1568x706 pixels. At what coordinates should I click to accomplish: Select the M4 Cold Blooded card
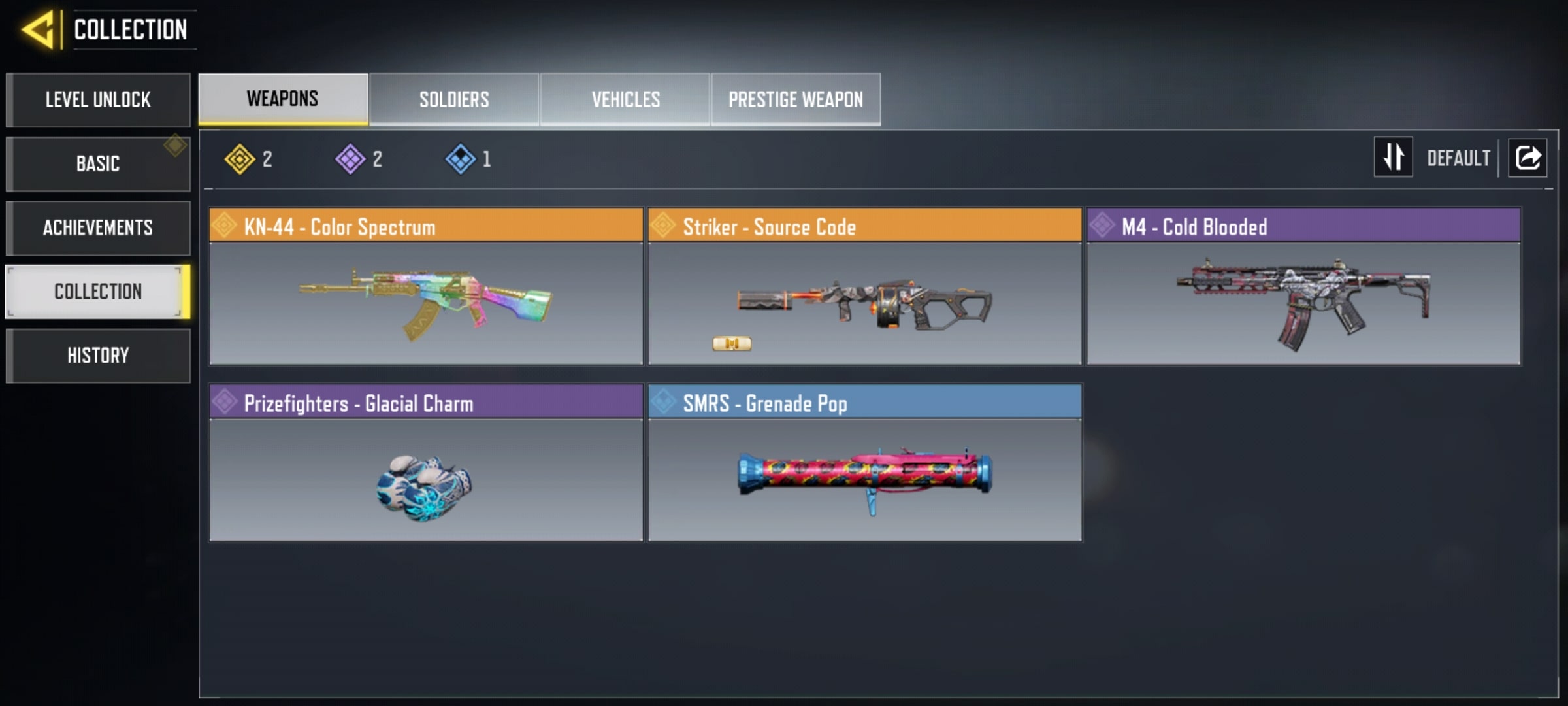point(1303,286)
